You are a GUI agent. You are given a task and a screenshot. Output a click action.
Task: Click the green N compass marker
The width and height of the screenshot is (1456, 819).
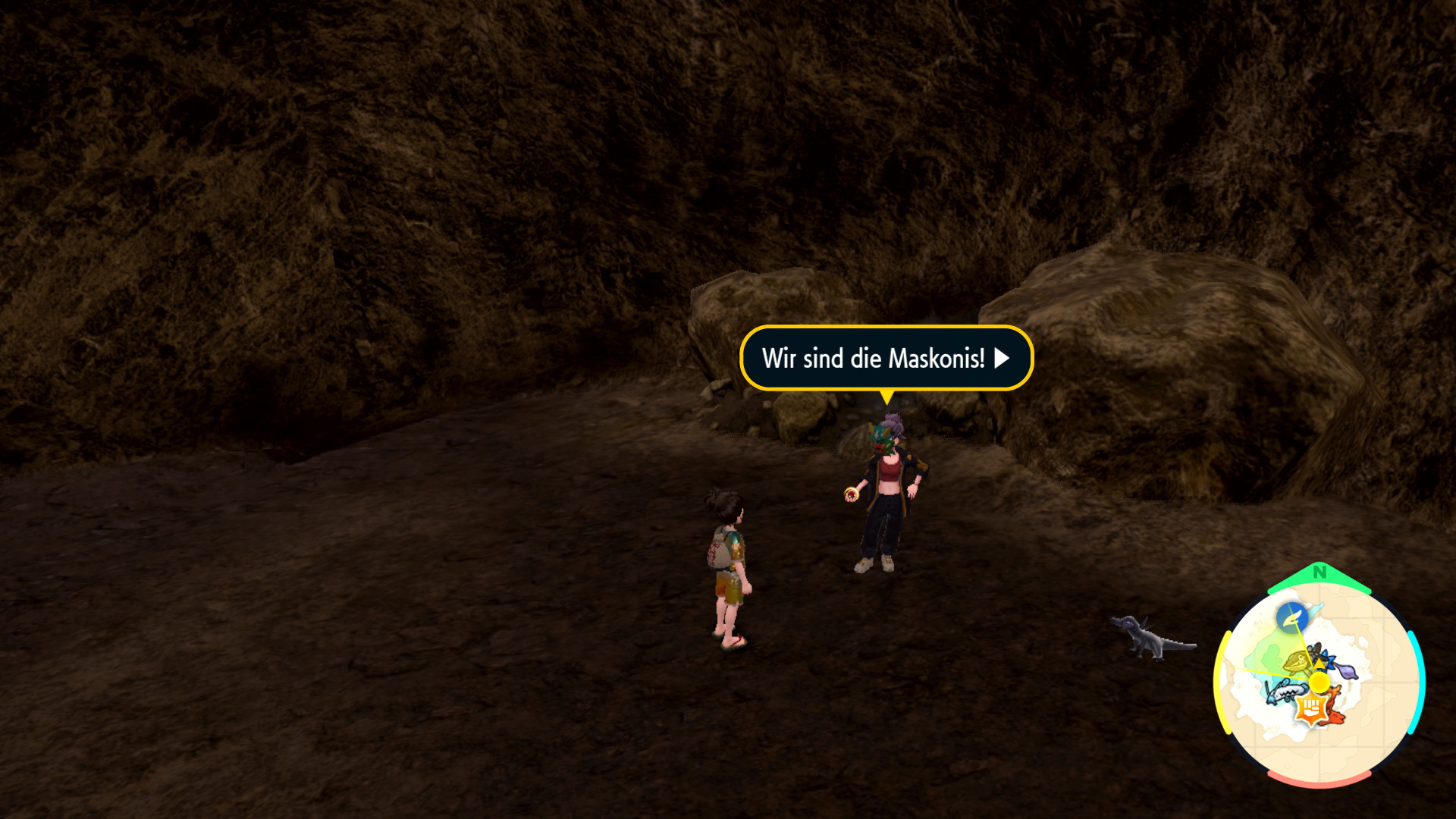tap(1319, 573)
